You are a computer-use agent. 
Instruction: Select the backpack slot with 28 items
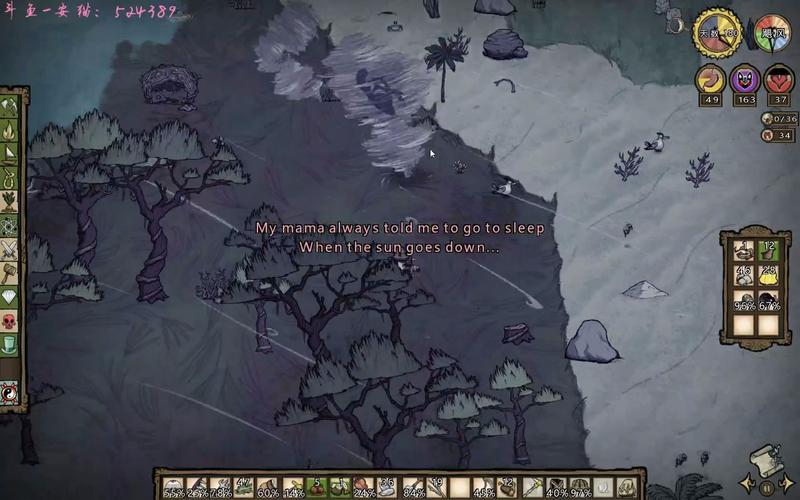pos(767,276)
